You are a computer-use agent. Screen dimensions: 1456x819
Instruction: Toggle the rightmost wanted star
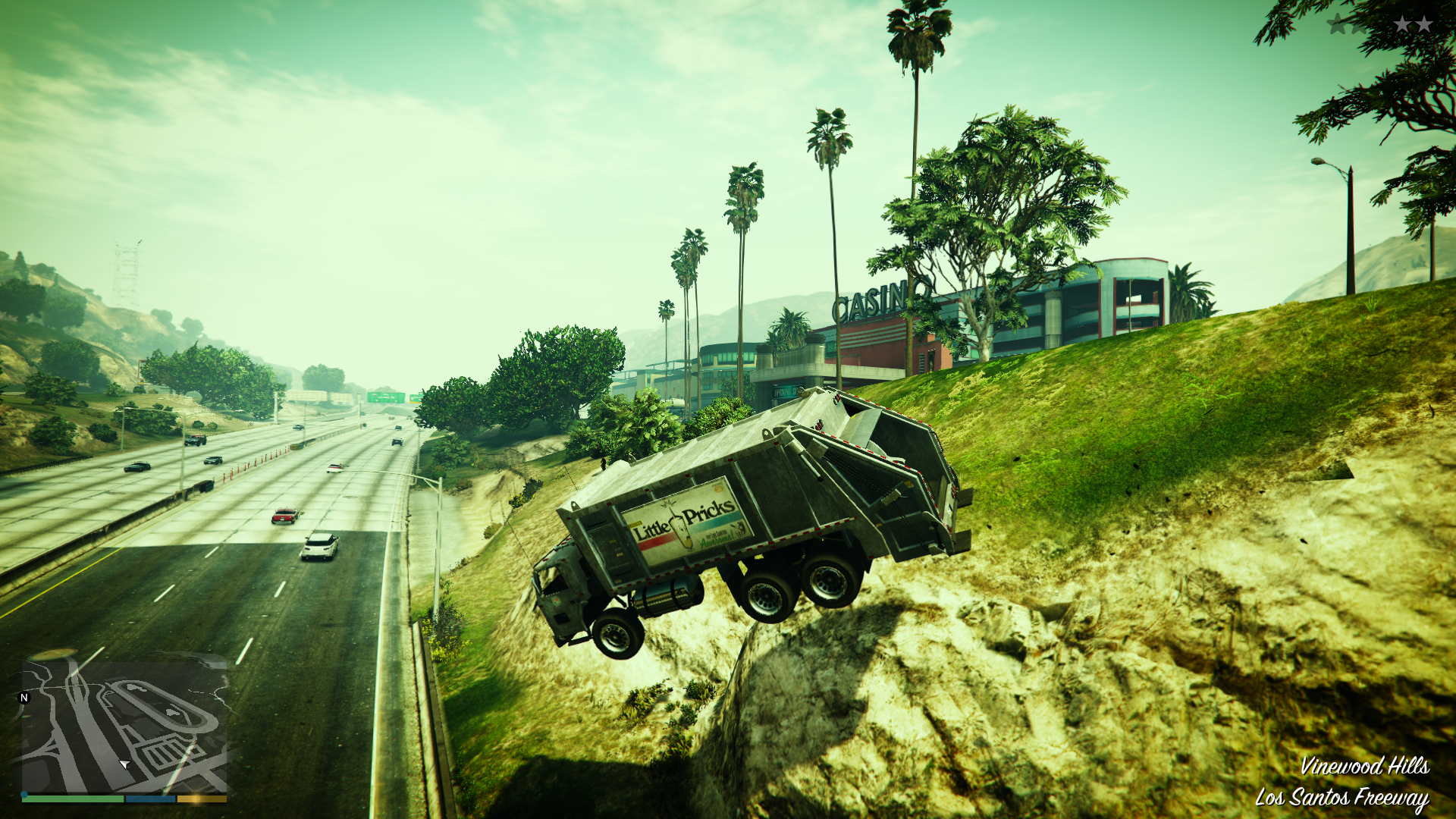[1424, 23]
